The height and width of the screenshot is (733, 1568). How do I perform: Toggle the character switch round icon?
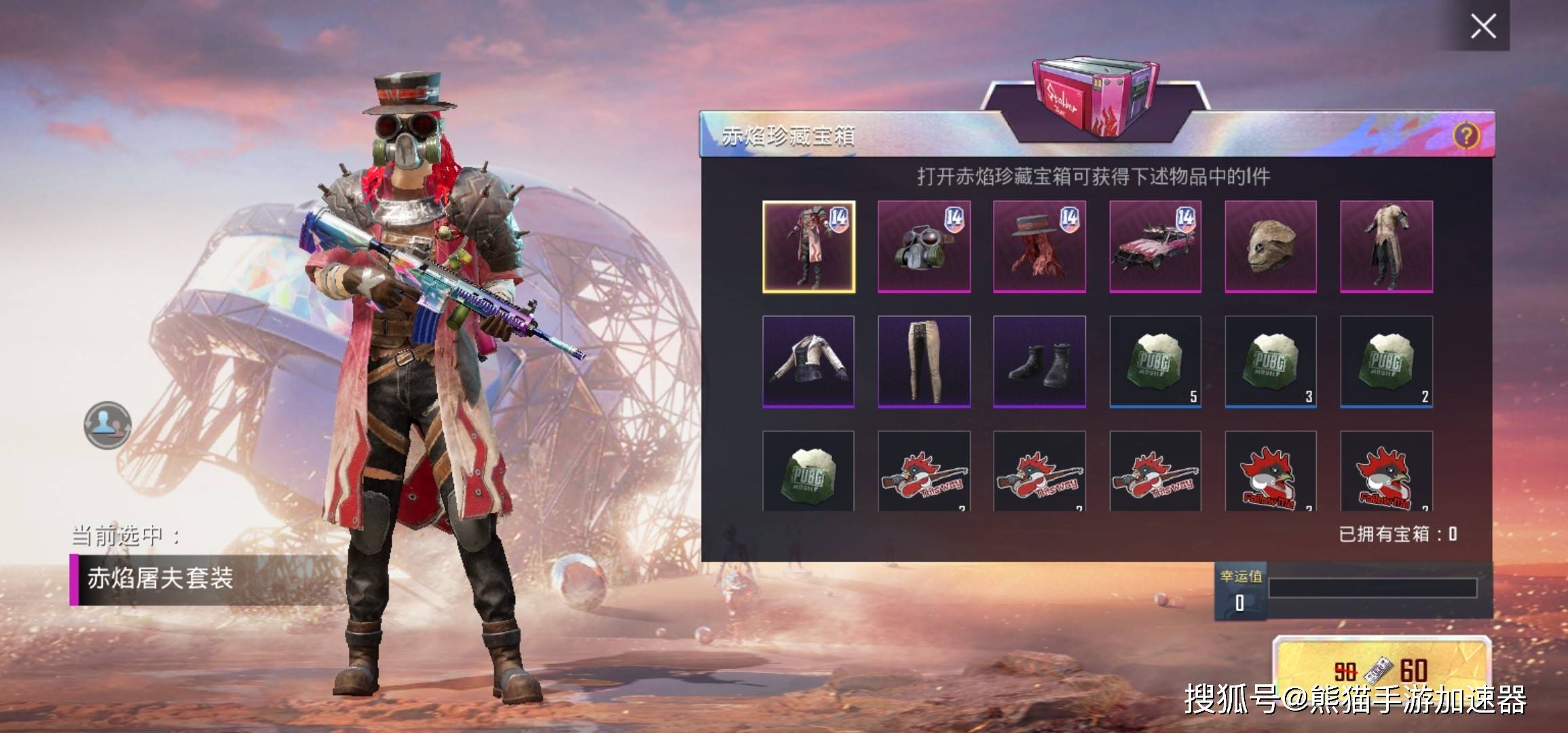(107, 426)
